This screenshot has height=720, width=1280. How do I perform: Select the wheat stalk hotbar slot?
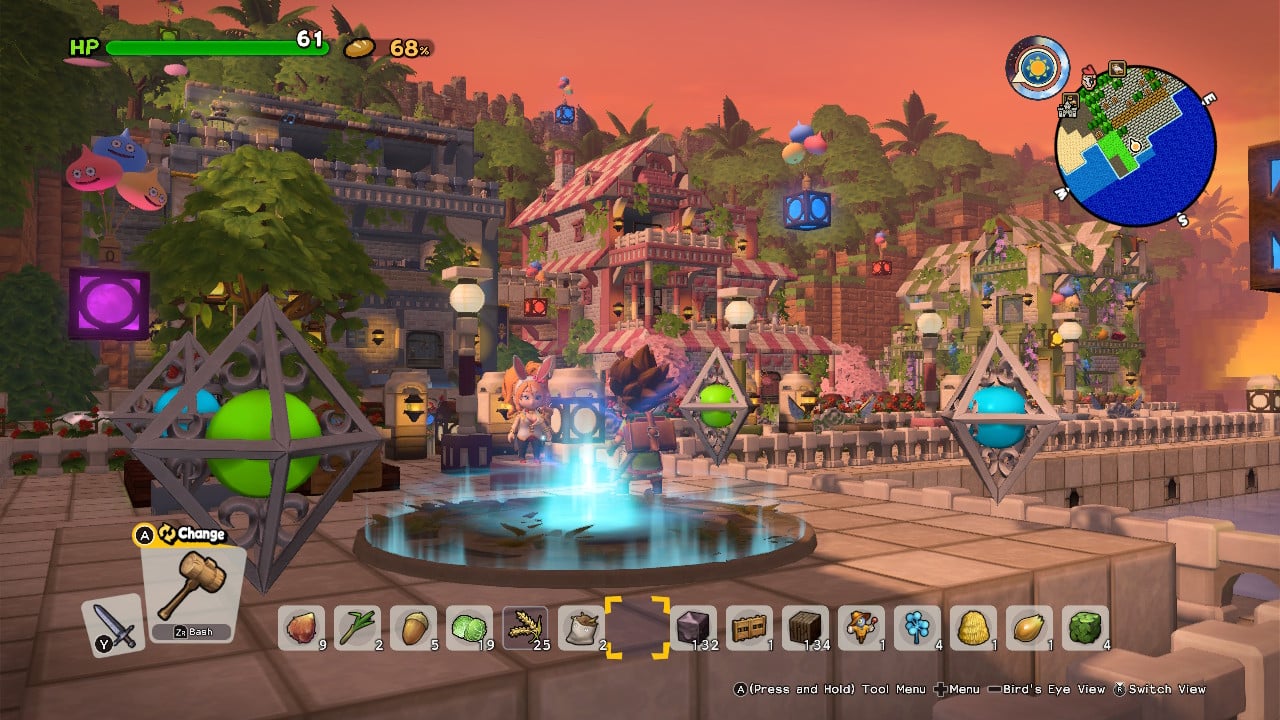click(524, 628)
